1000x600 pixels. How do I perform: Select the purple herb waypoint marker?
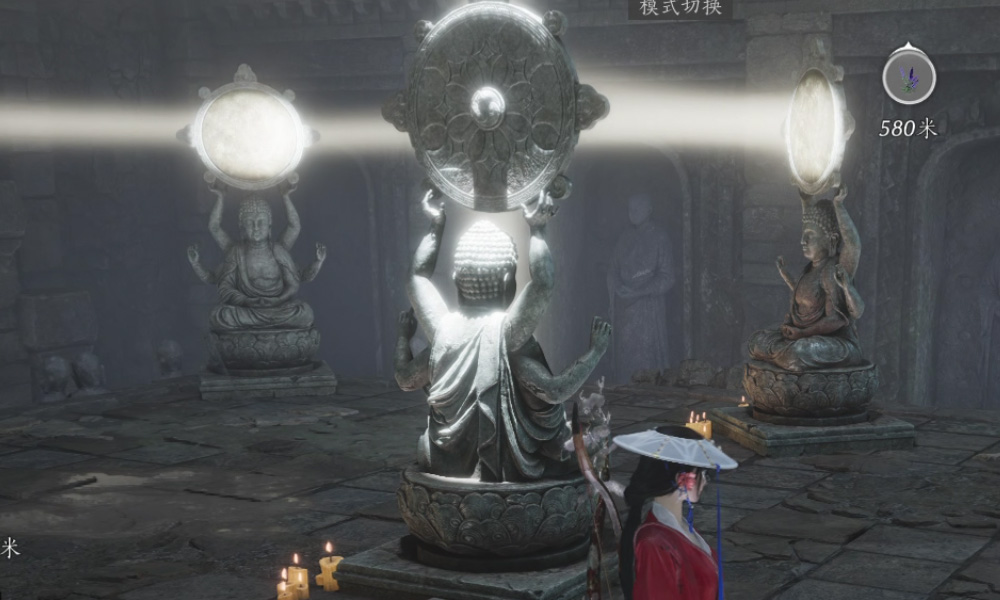coord(909,77)
